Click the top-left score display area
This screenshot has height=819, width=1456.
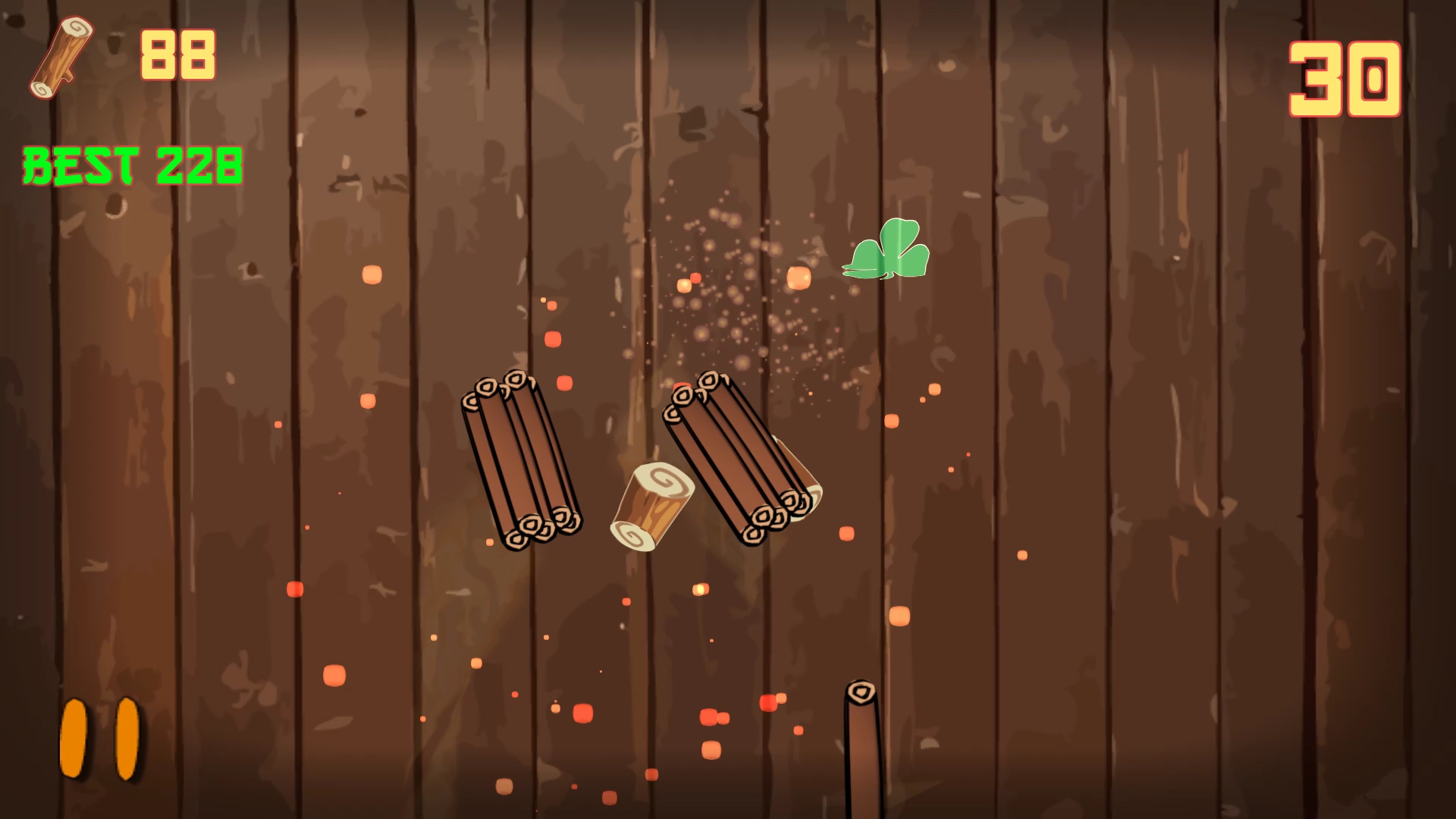121,57
